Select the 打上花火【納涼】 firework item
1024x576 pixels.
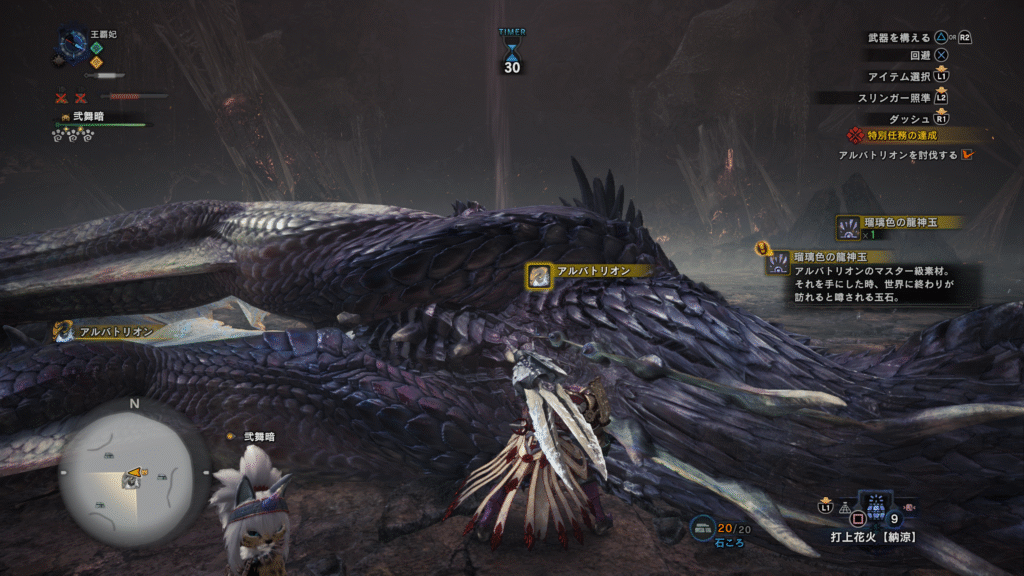pyautogui.click(x=875, y=506)
